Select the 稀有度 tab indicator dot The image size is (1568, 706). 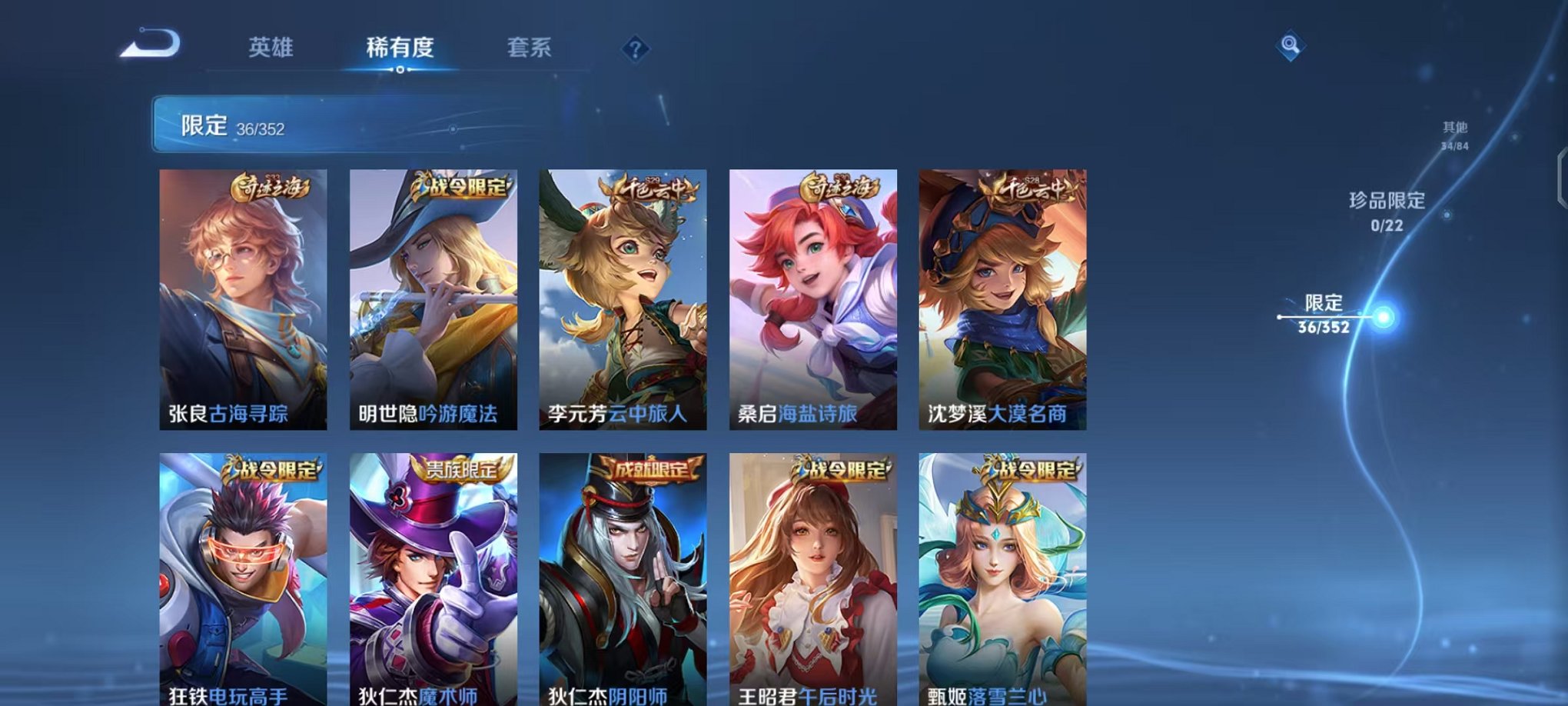coord(400,71)
